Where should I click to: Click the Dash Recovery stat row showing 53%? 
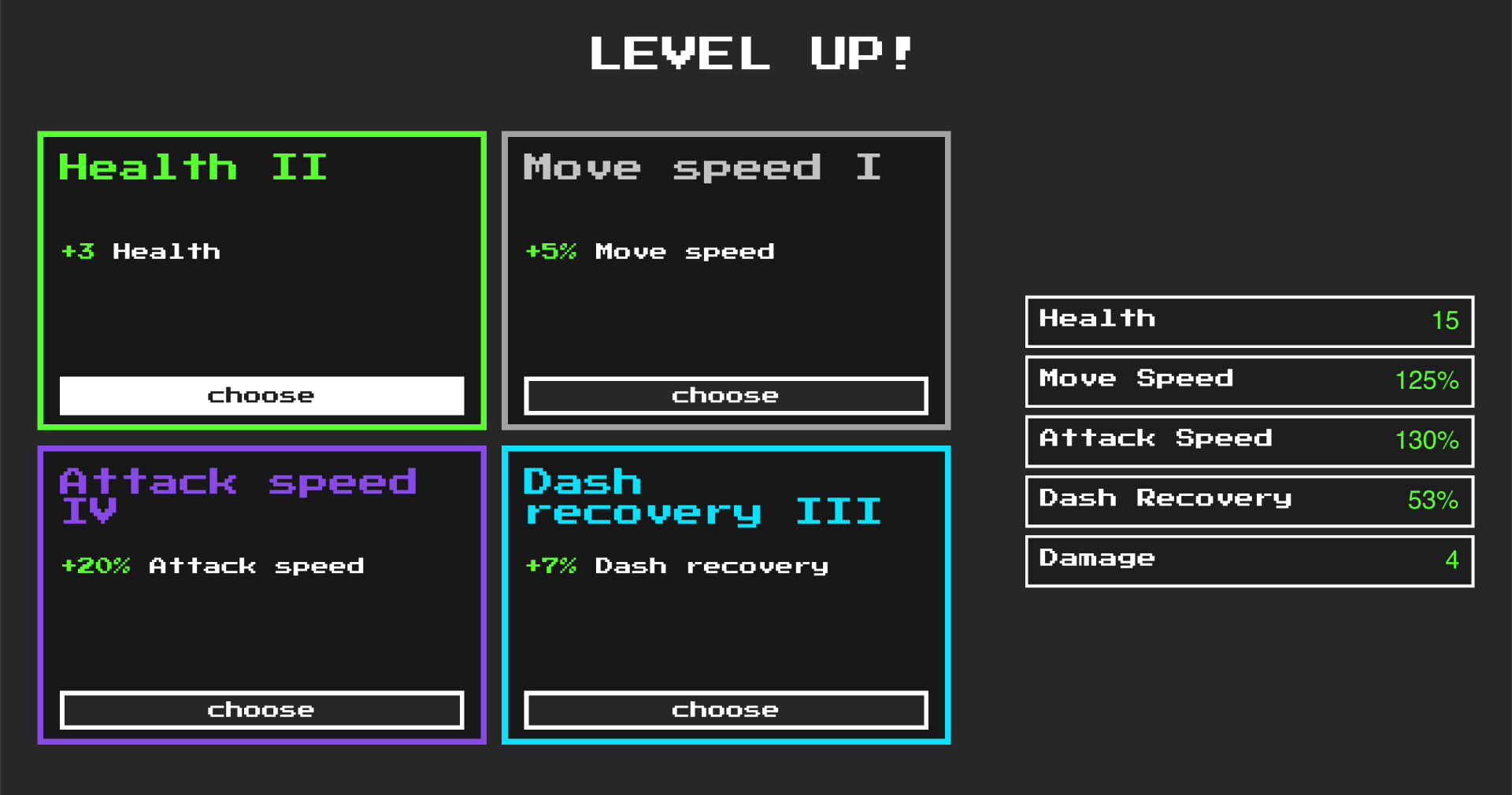click(1248, 501)
